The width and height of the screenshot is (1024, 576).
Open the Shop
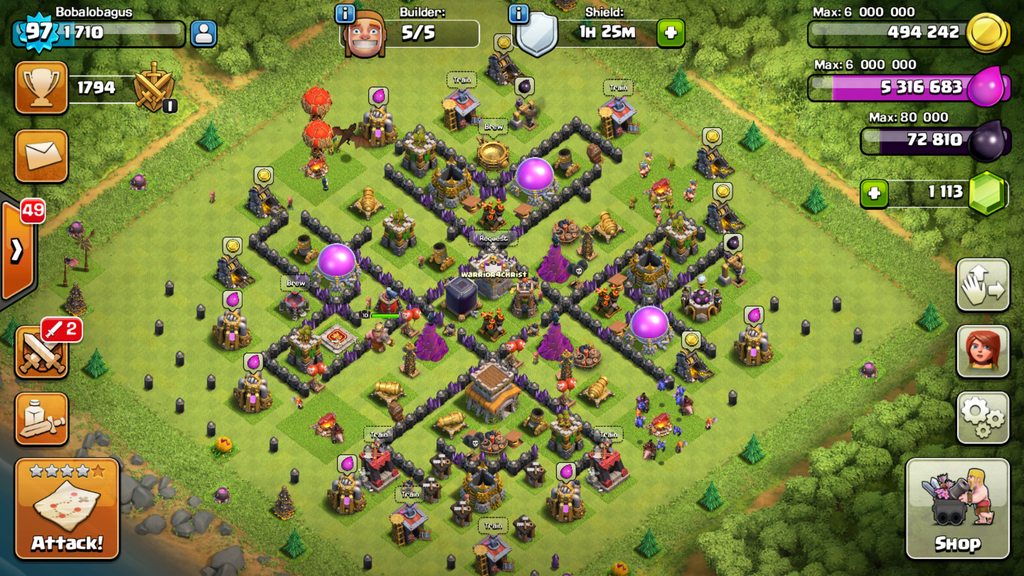click(x=956, y=508)
